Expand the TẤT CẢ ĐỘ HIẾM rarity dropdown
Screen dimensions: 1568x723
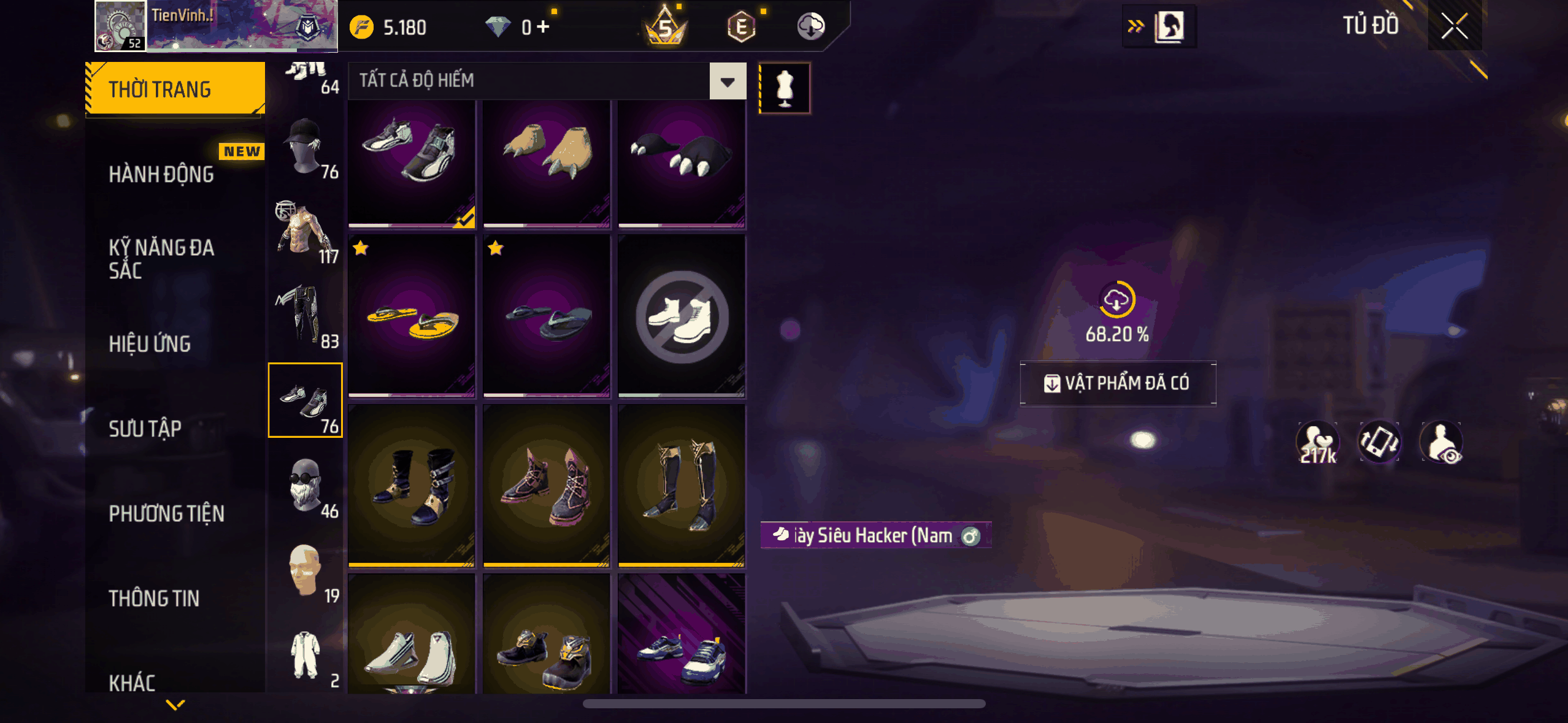[x=728, y=81]
